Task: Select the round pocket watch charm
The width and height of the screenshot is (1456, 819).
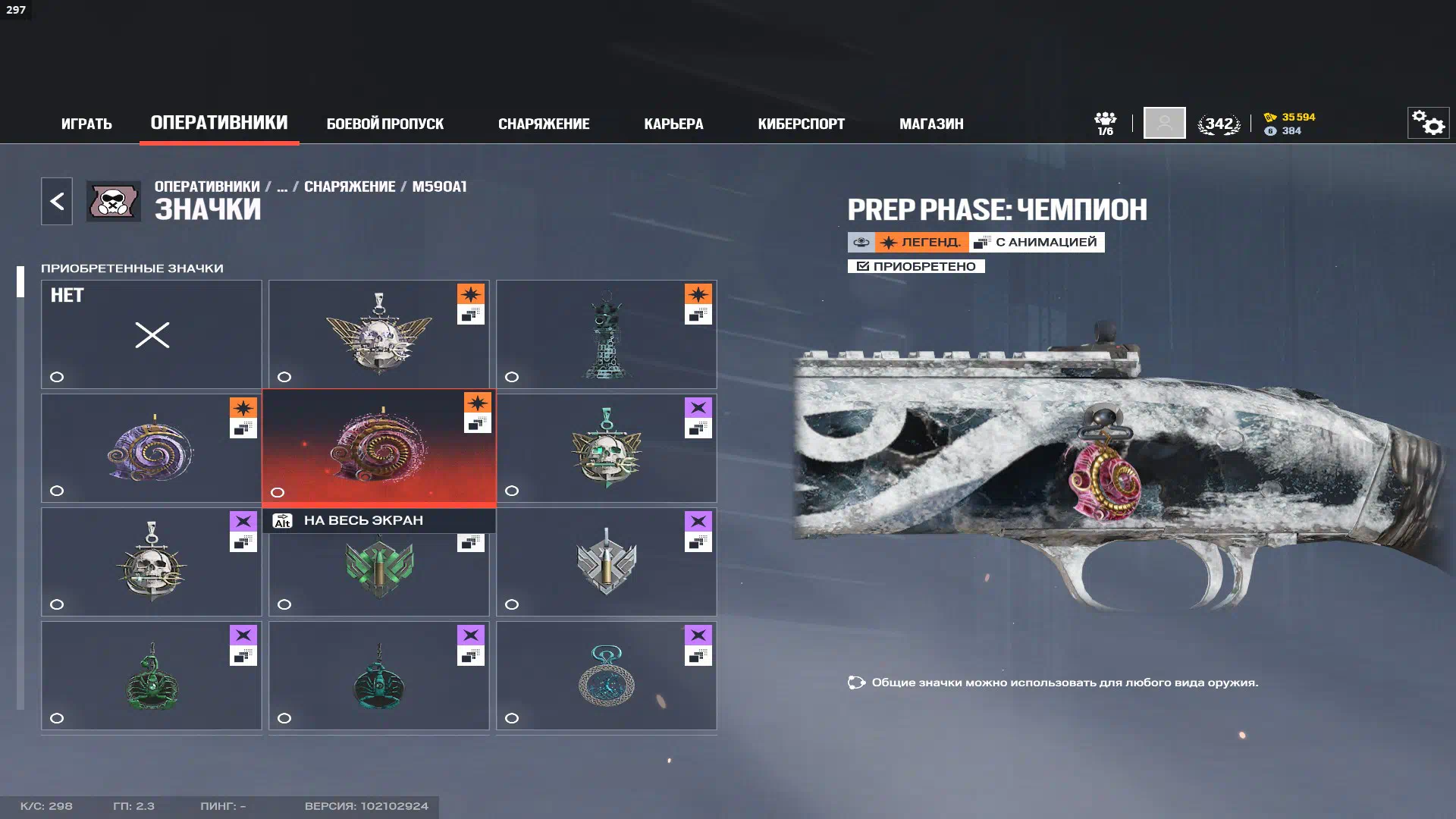Action: tap(606, 676)
